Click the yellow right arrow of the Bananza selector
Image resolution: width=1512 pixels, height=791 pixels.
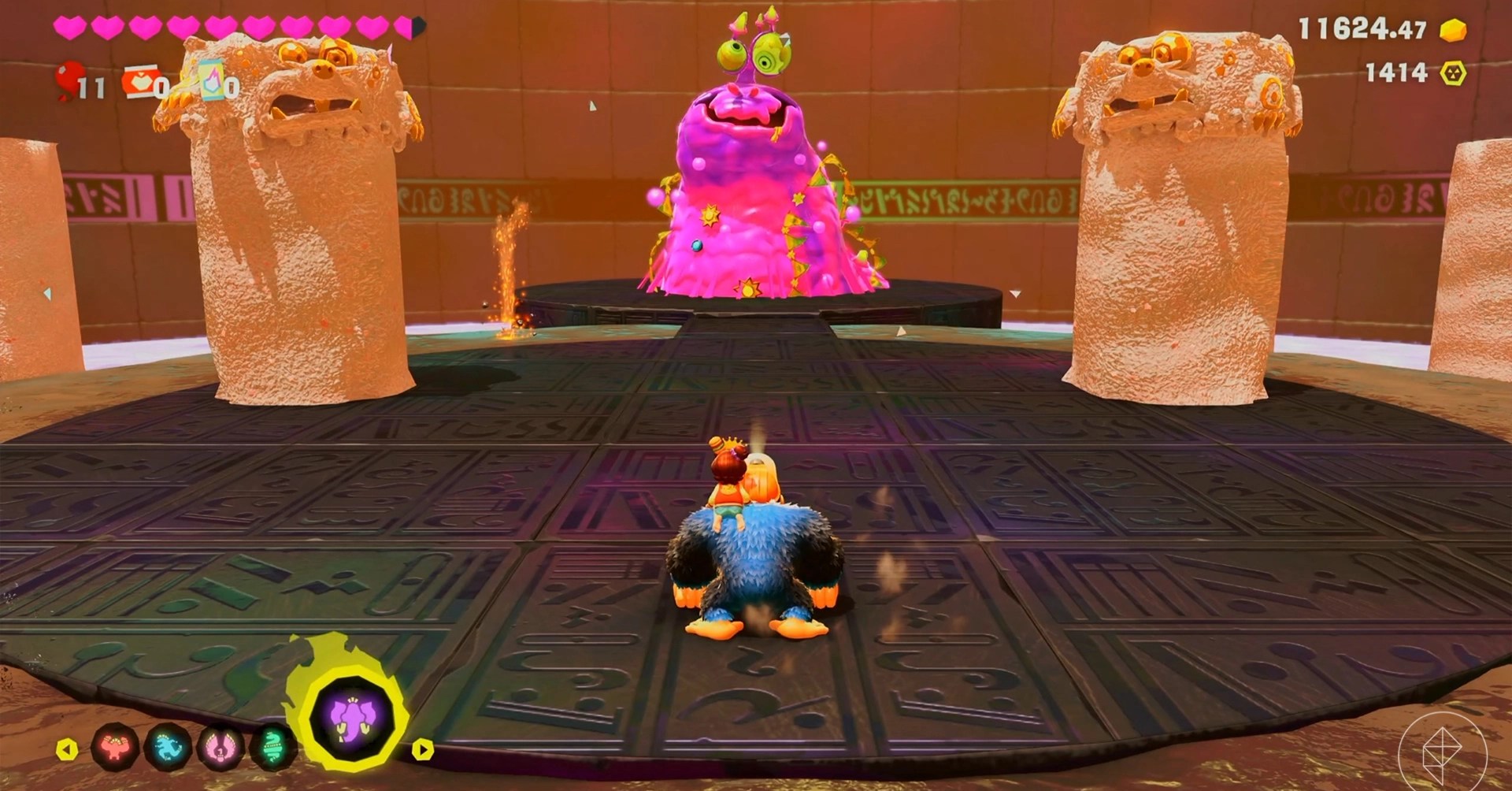(x=423, y=748)
